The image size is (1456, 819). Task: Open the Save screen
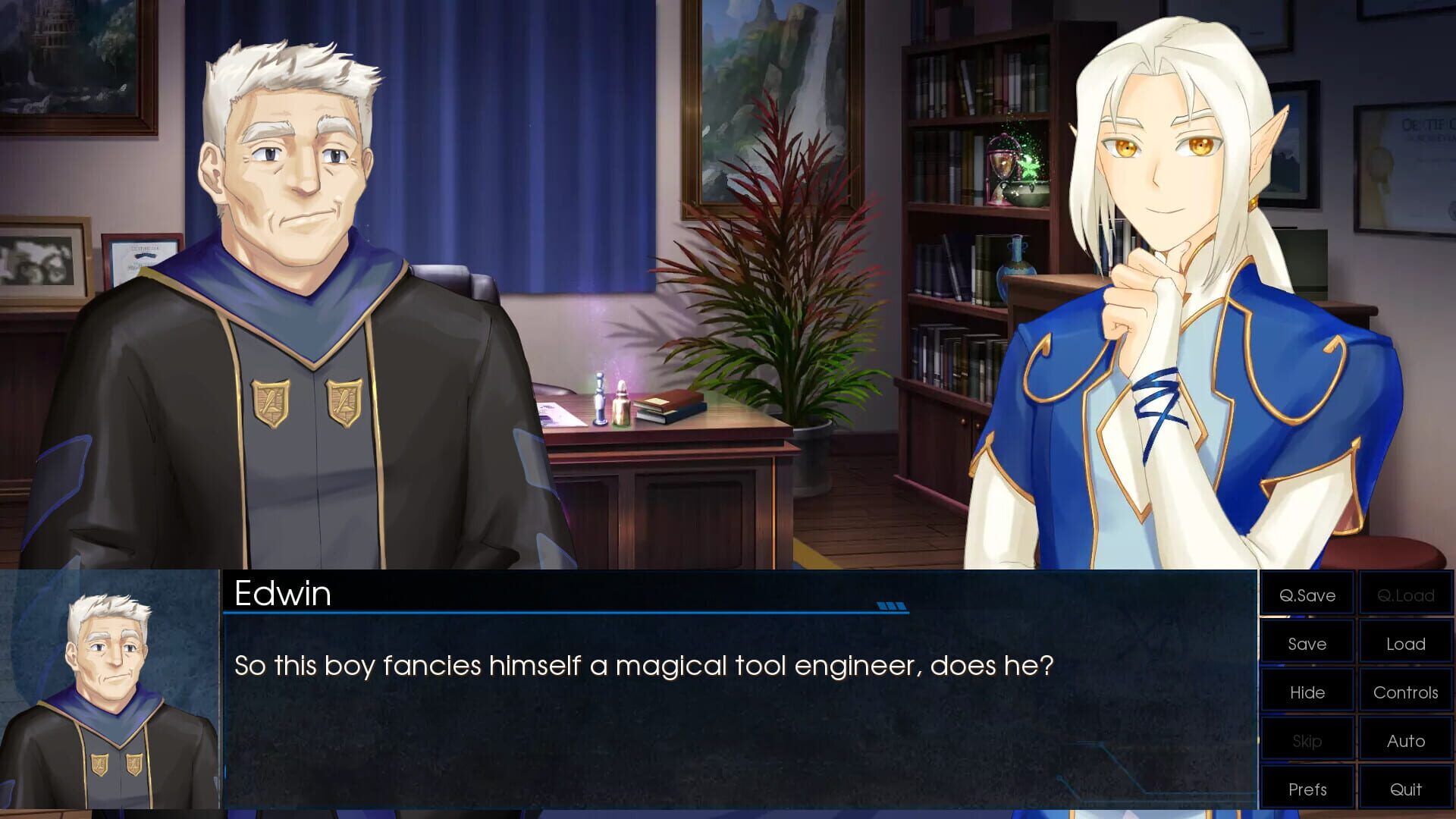[1307, 643]
